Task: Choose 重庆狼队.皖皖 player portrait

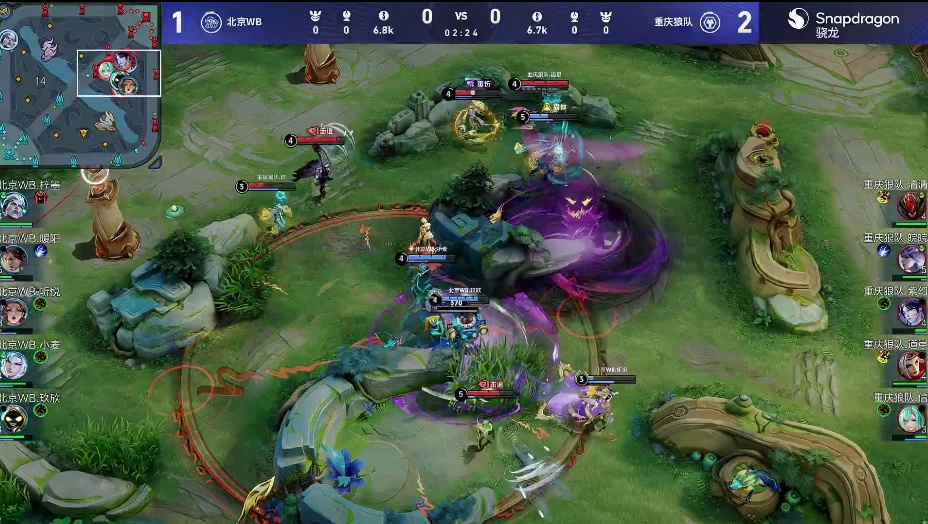Action: tap(911, 259)
